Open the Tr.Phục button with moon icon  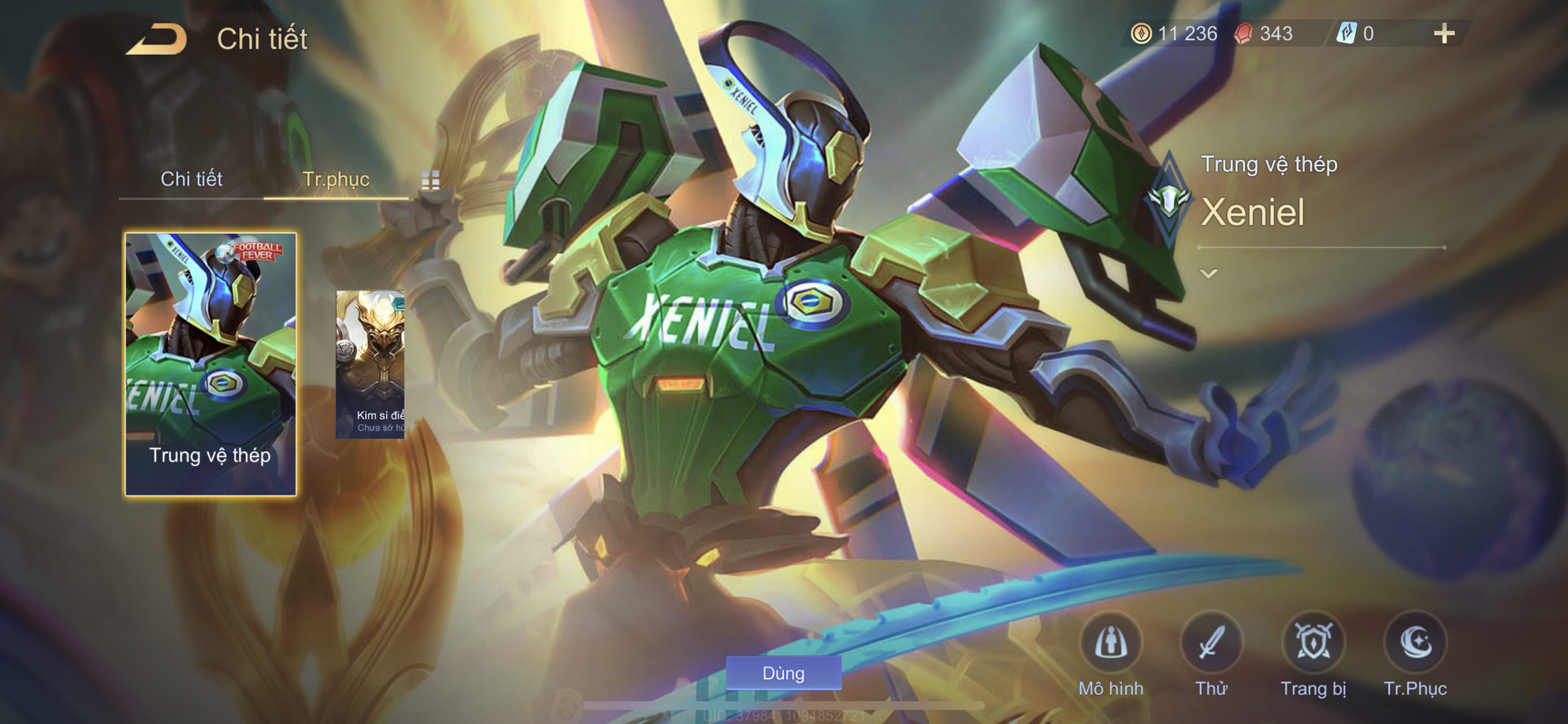pos(1415,644)
